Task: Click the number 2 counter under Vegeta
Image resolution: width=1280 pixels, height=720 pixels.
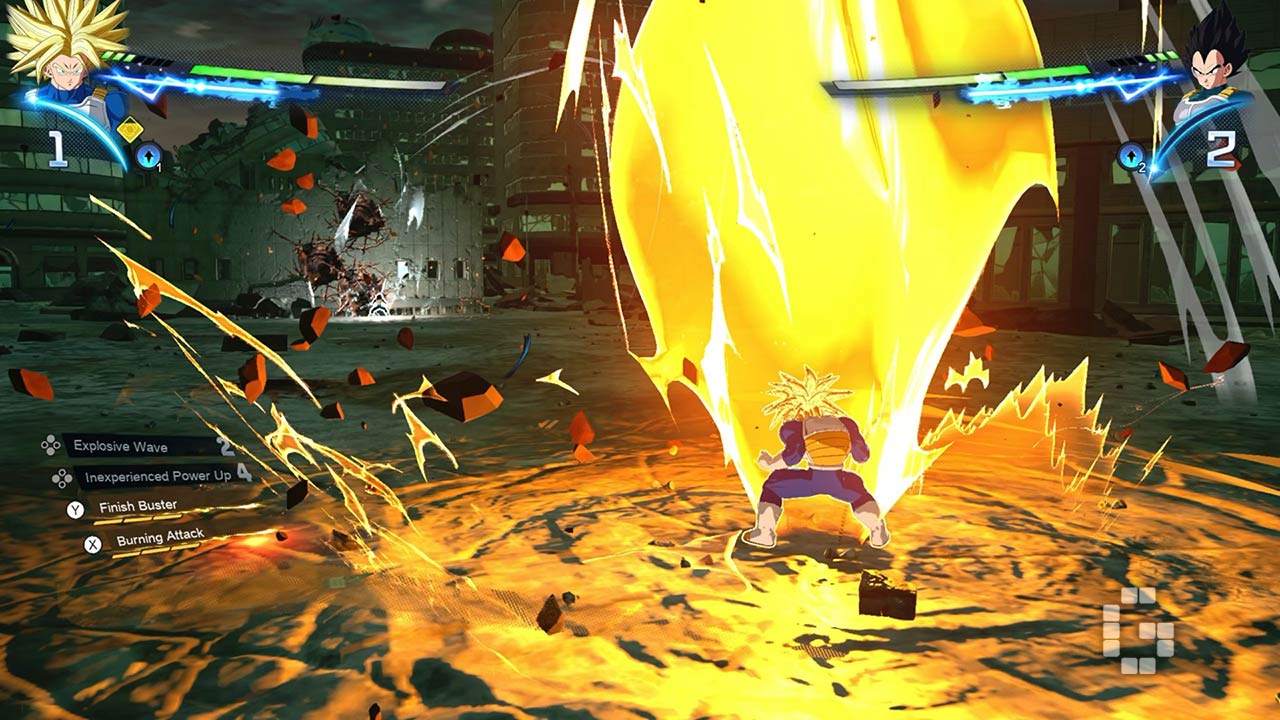Action: coord(1223,147)
